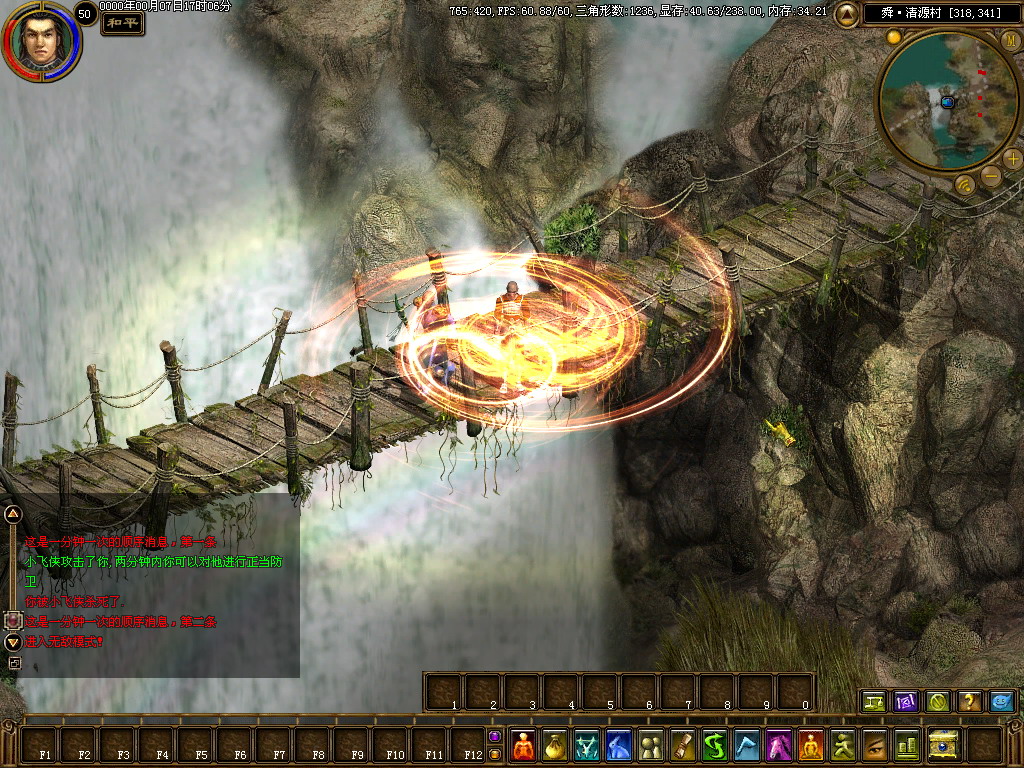Open the scroll quest icon
Image resolution: width=1024 pixels, height=768 pixels.
tap(683, 745)
